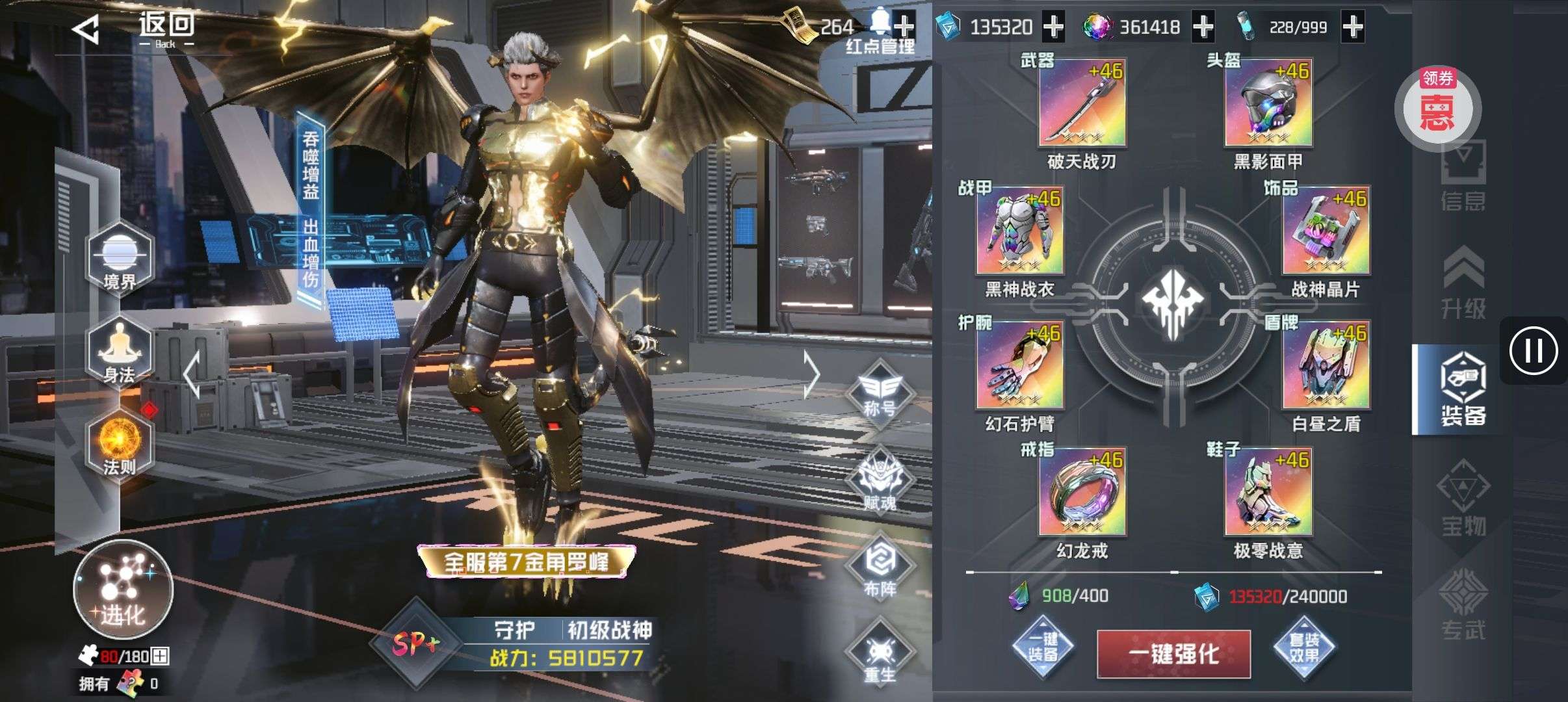Open the 境界 realm menu
Screen dimensions: 1568x702
click(120, 260)
